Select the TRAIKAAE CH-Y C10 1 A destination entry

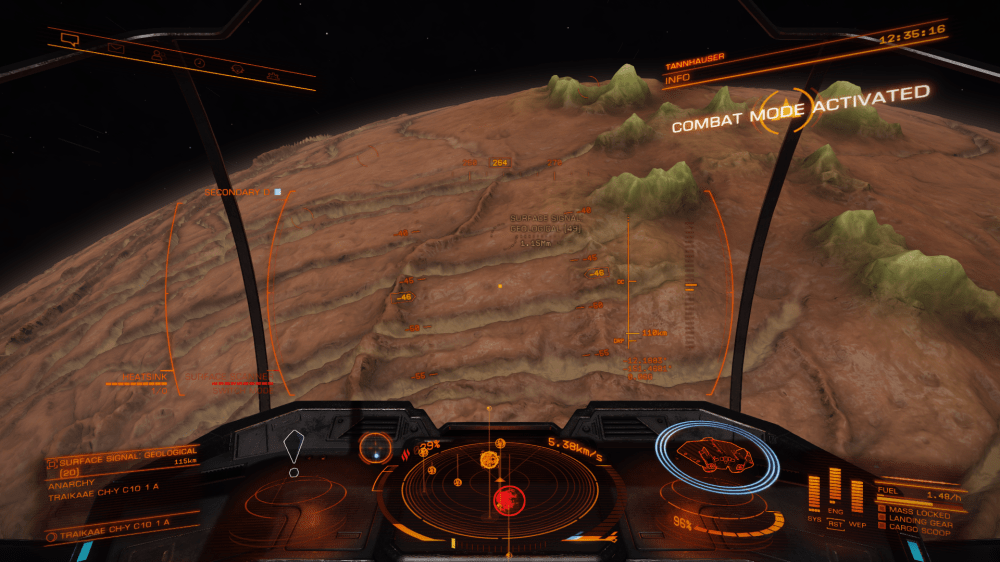click(112, 524)
